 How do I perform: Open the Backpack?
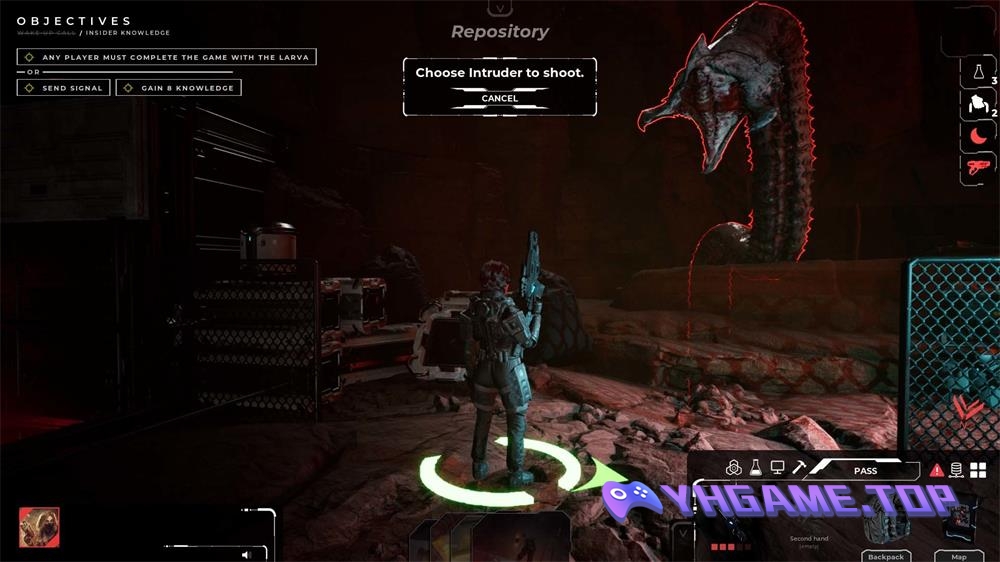tap(885, 556)
